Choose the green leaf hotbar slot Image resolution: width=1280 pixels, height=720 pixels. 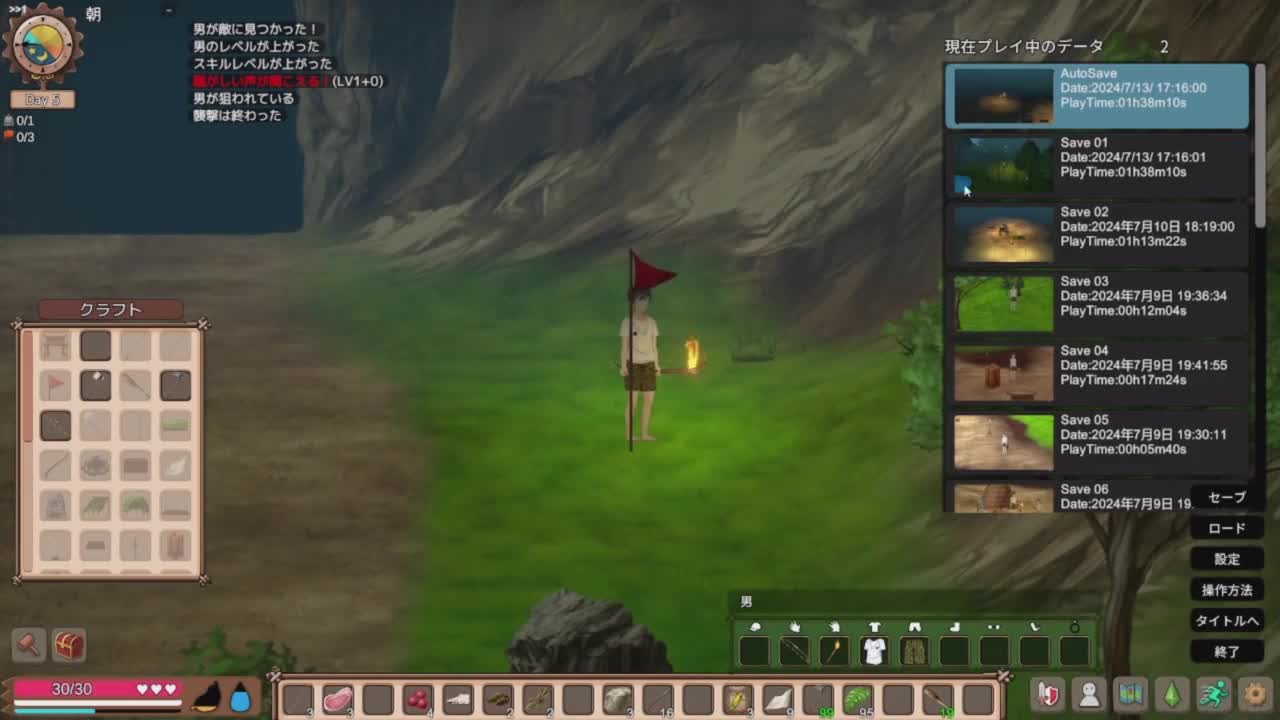[857, 699]
